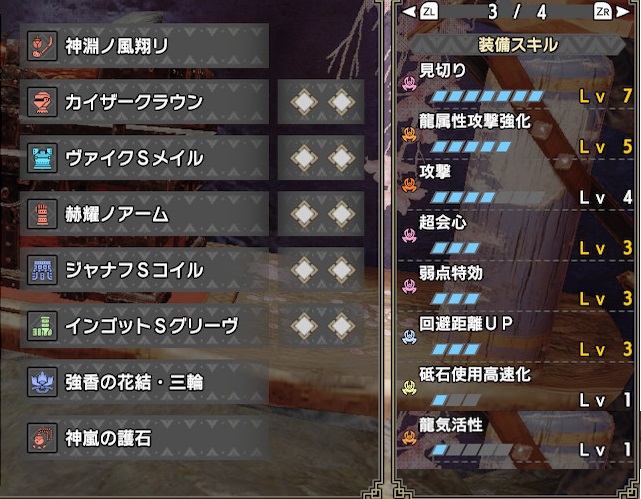This screenshot has width=641, height=499.
Task: Select the 攻撃 Lv 4 skill row
Action: [x=518, y=185]
